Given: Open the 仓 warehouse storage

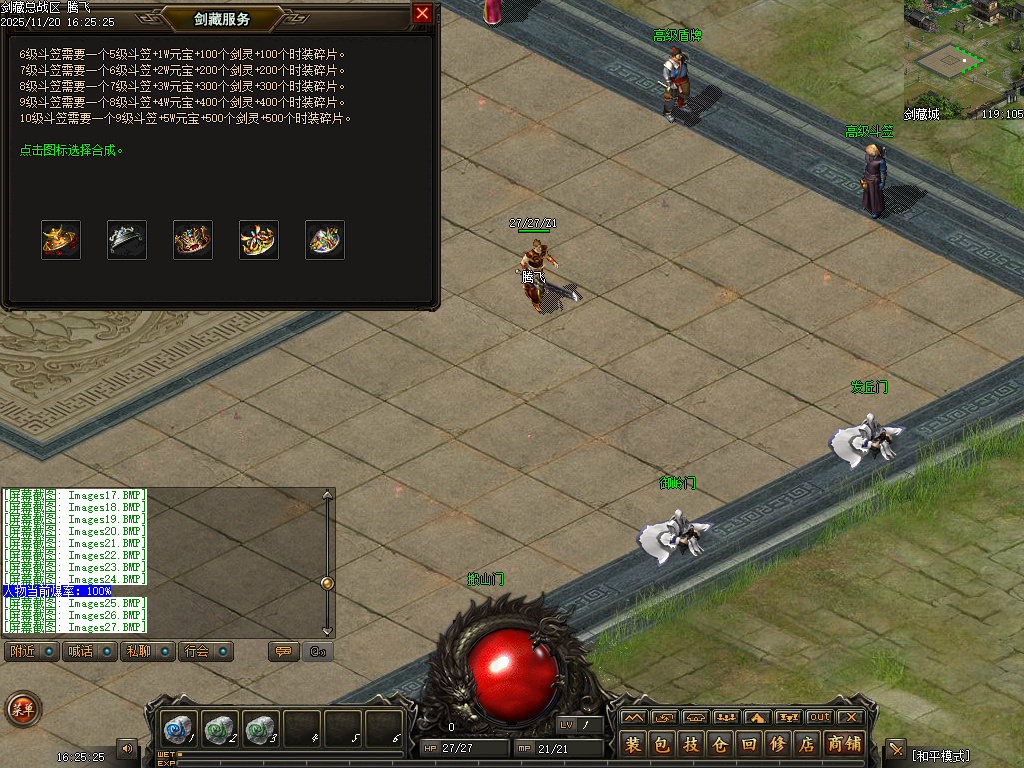Looking at the screenshot, I should [720, 744].
